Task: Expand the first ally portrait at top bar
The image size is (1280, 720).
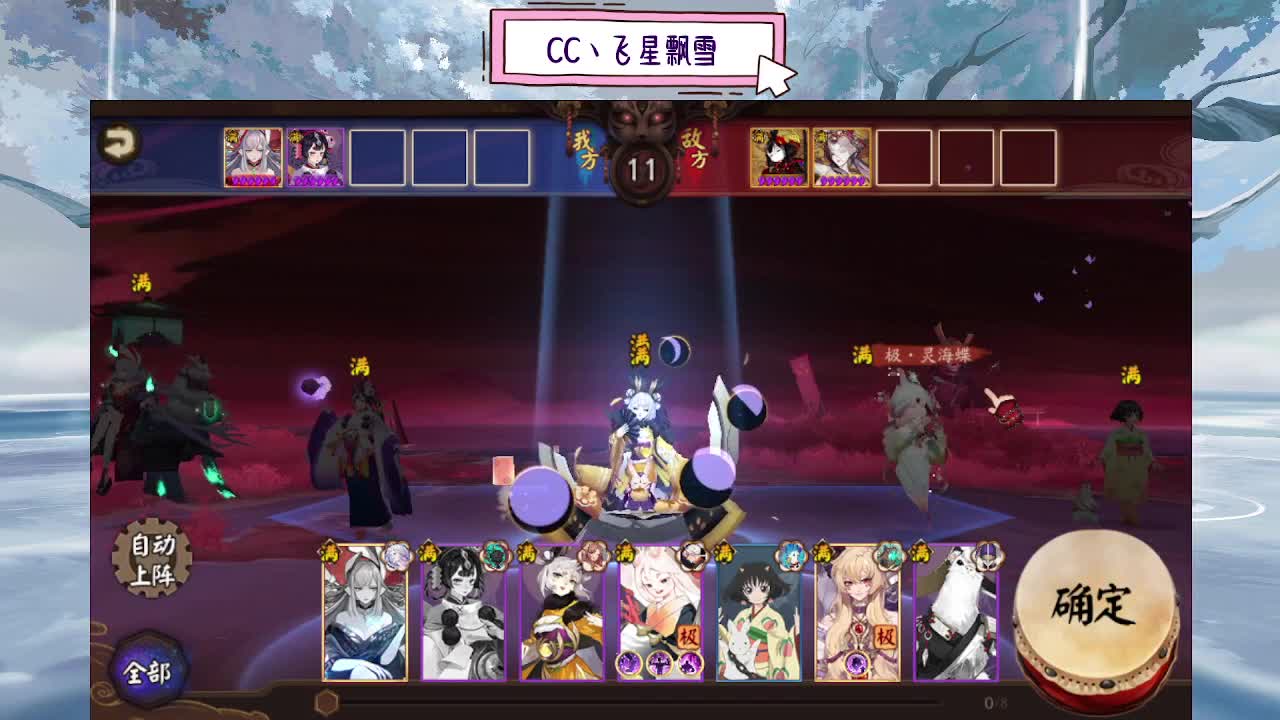Action: (x=252, y=155)
